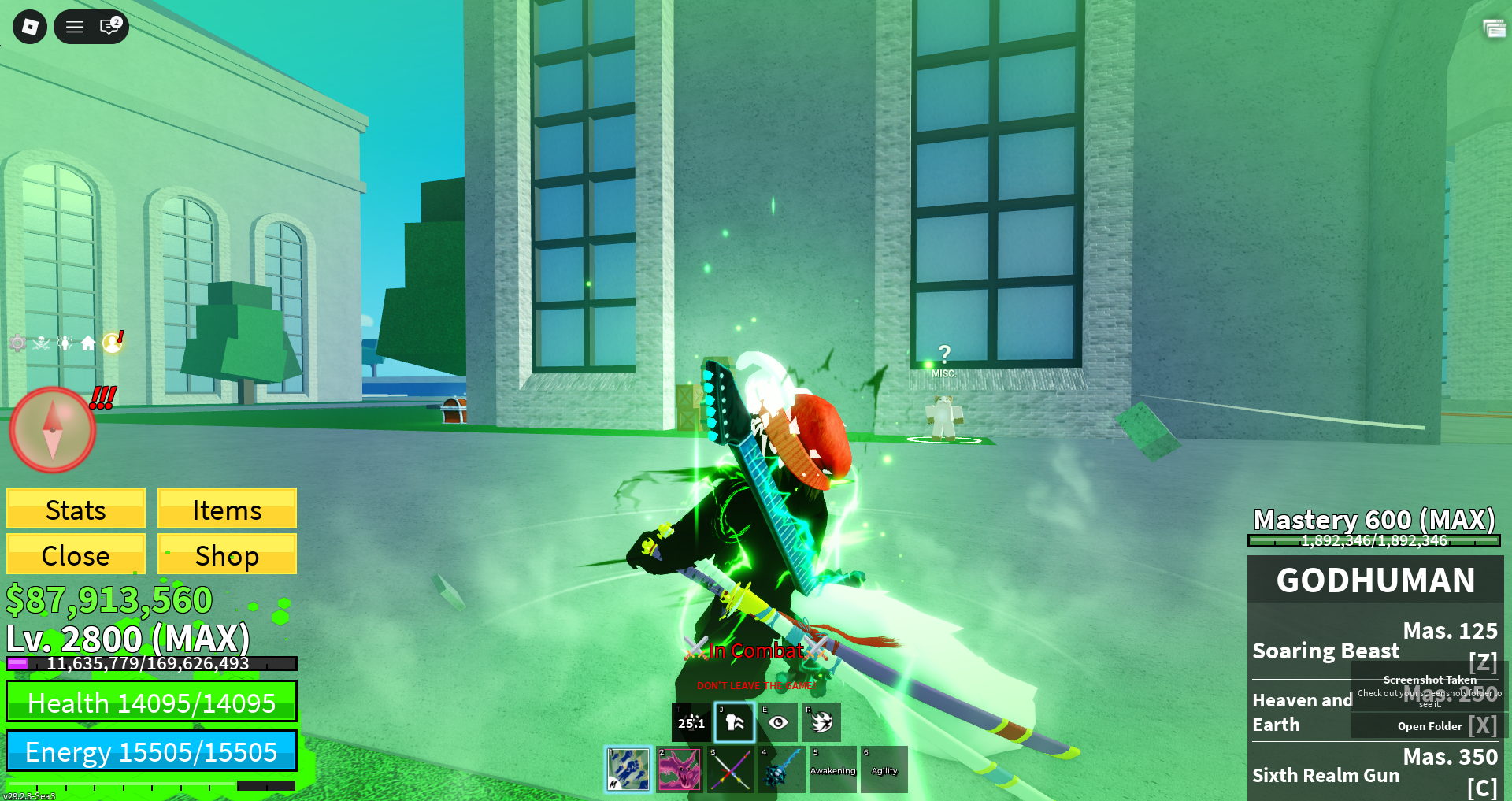Click the red compass
Viewport: 1512px width, 801px height.
[52, 429]
